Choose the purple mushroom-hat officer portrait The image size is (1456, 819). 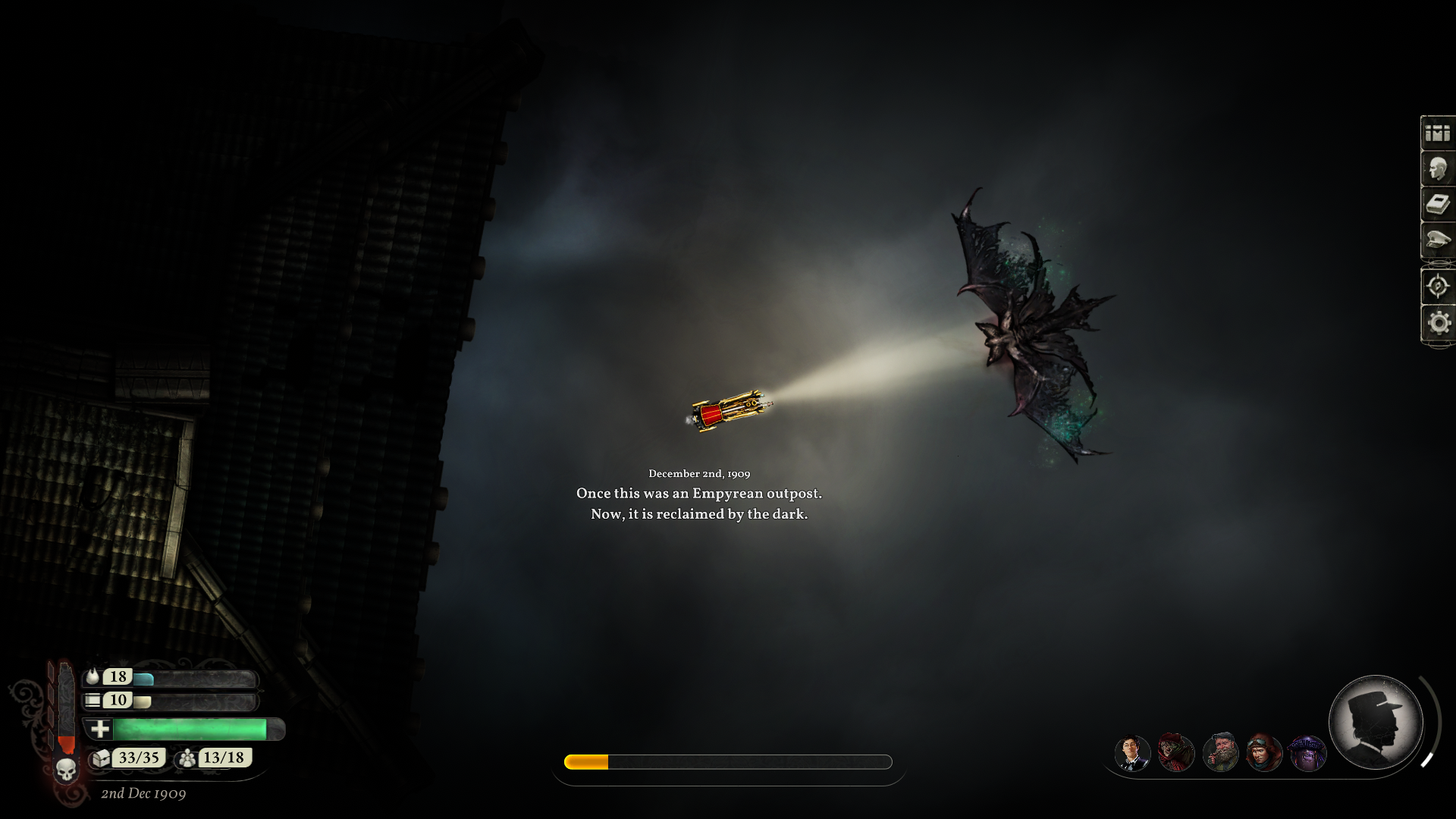[1307, 754]
